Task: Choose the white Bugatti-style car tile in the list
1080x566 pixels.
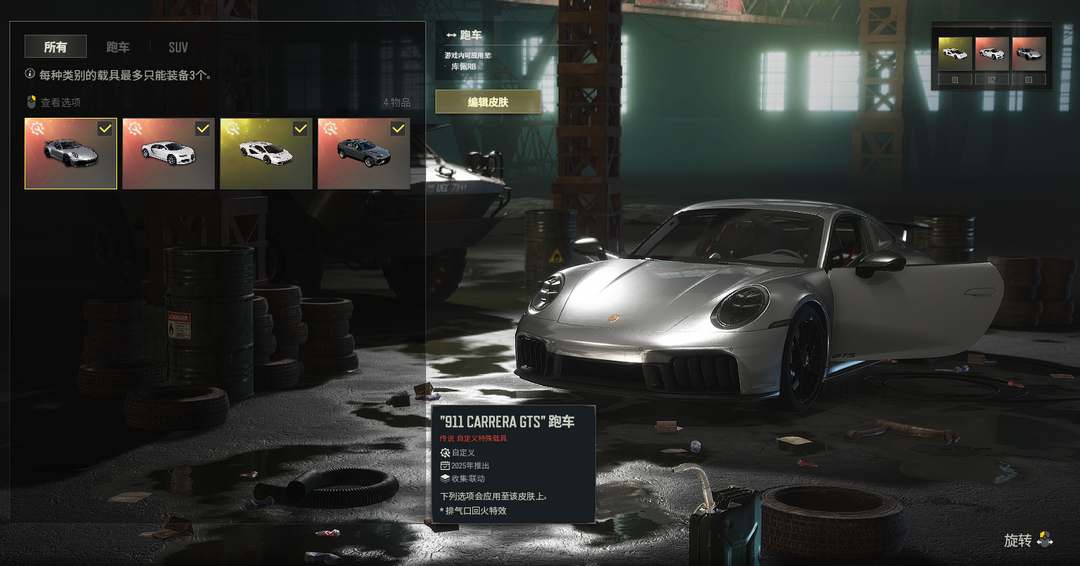Action: (167, 154)
